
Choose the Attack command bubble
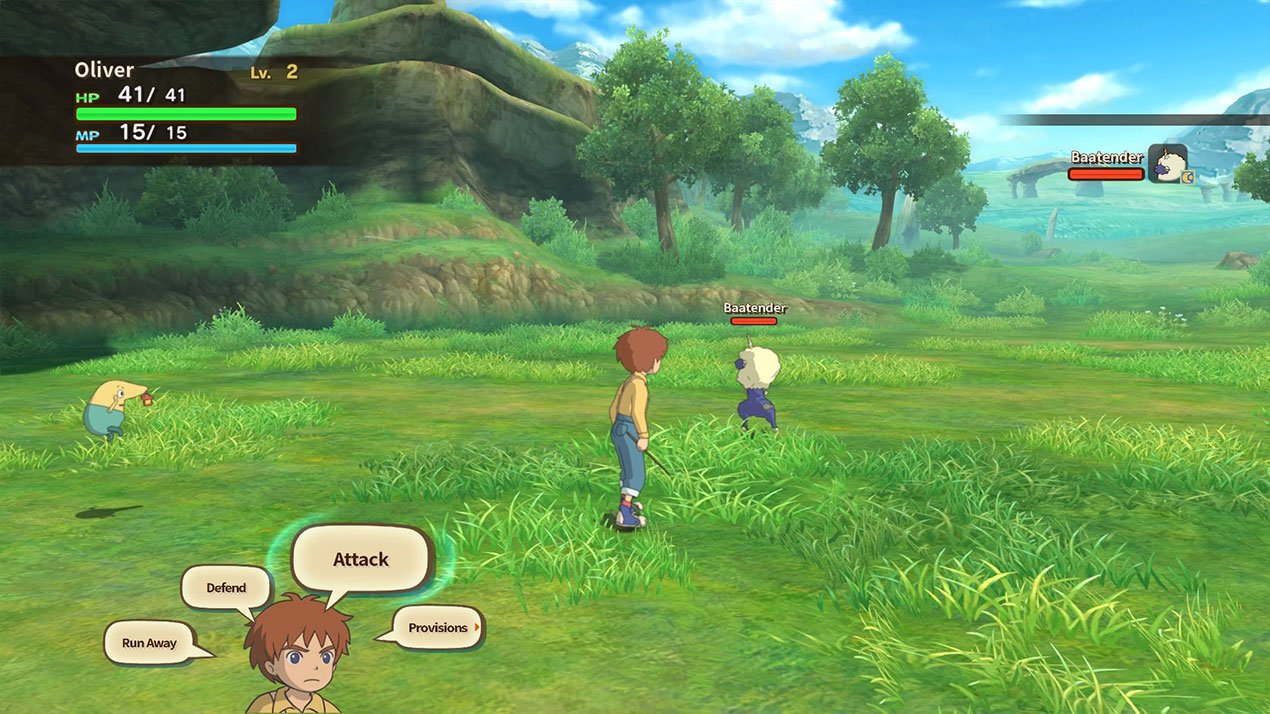(361, 559)
